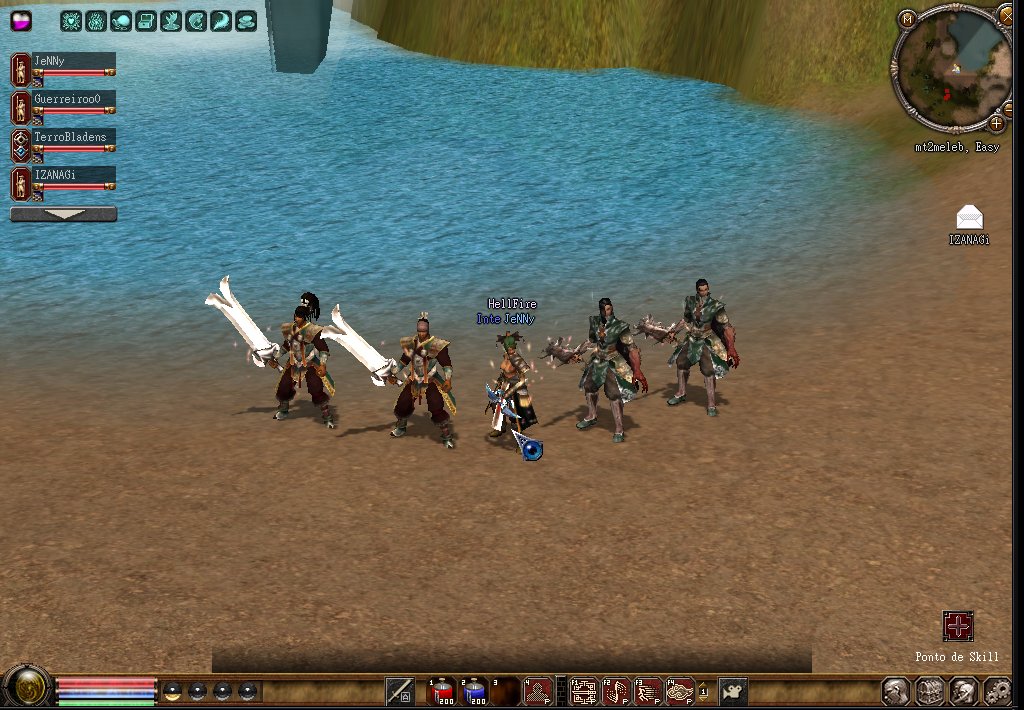Image resolution: width=1024 pixels, height=710 pixels.
Task: Open the Ponto de Skill red plus button
Action: coord(958,627)
